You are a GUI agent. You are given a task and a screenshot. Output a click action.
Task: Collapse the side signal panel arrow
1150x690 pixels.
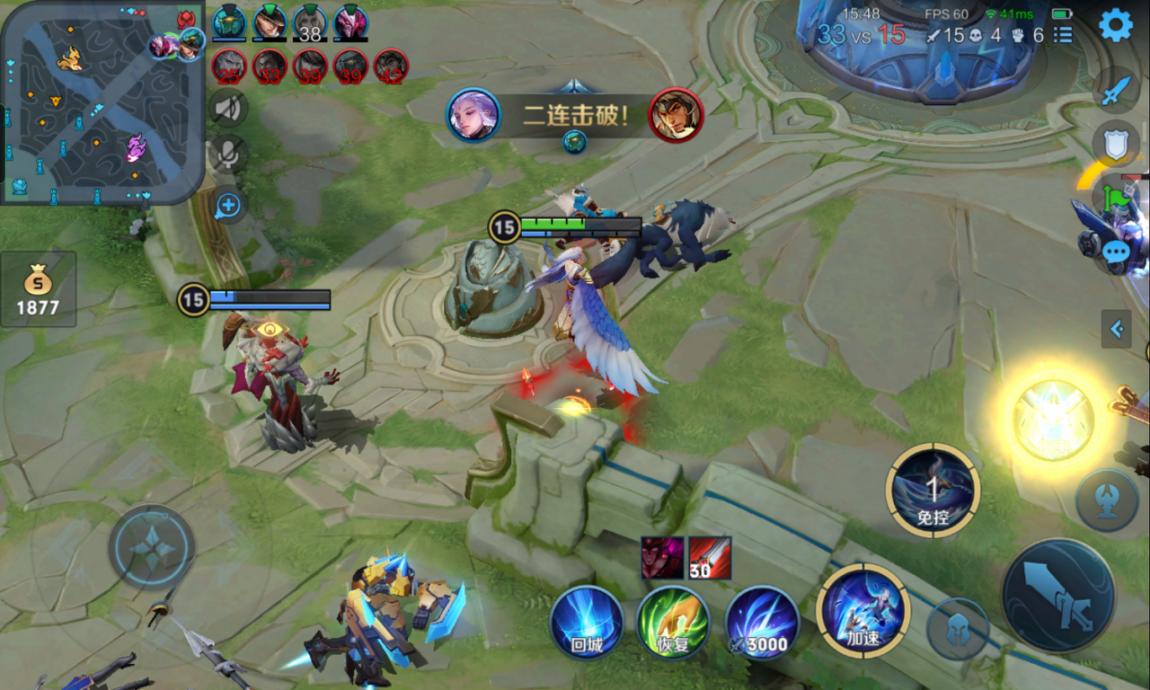point(1116,328)
